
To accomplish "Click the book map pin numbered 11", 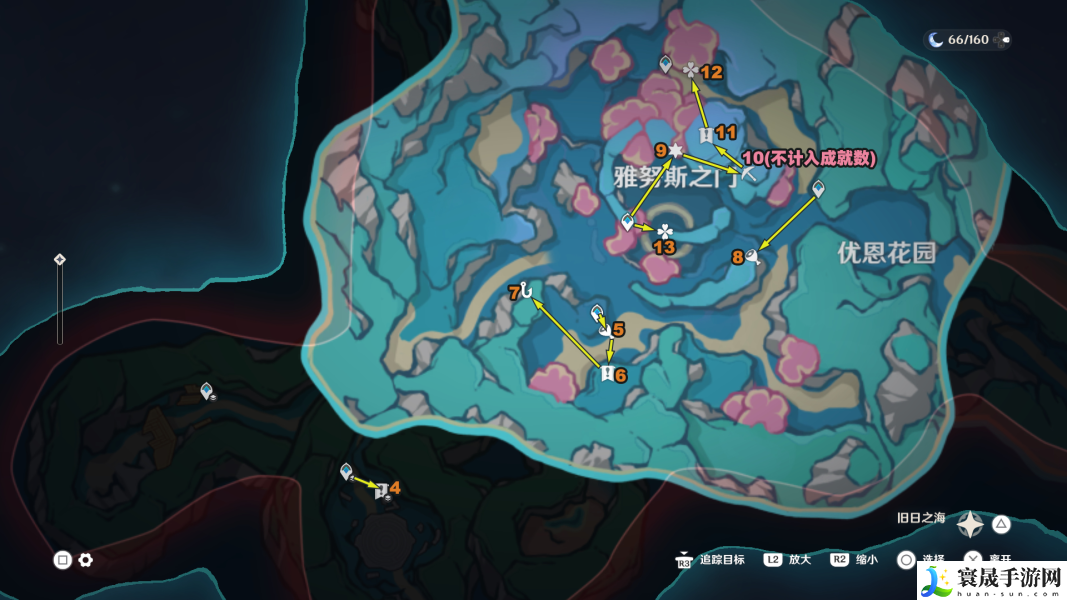I will tap(706, 134).
